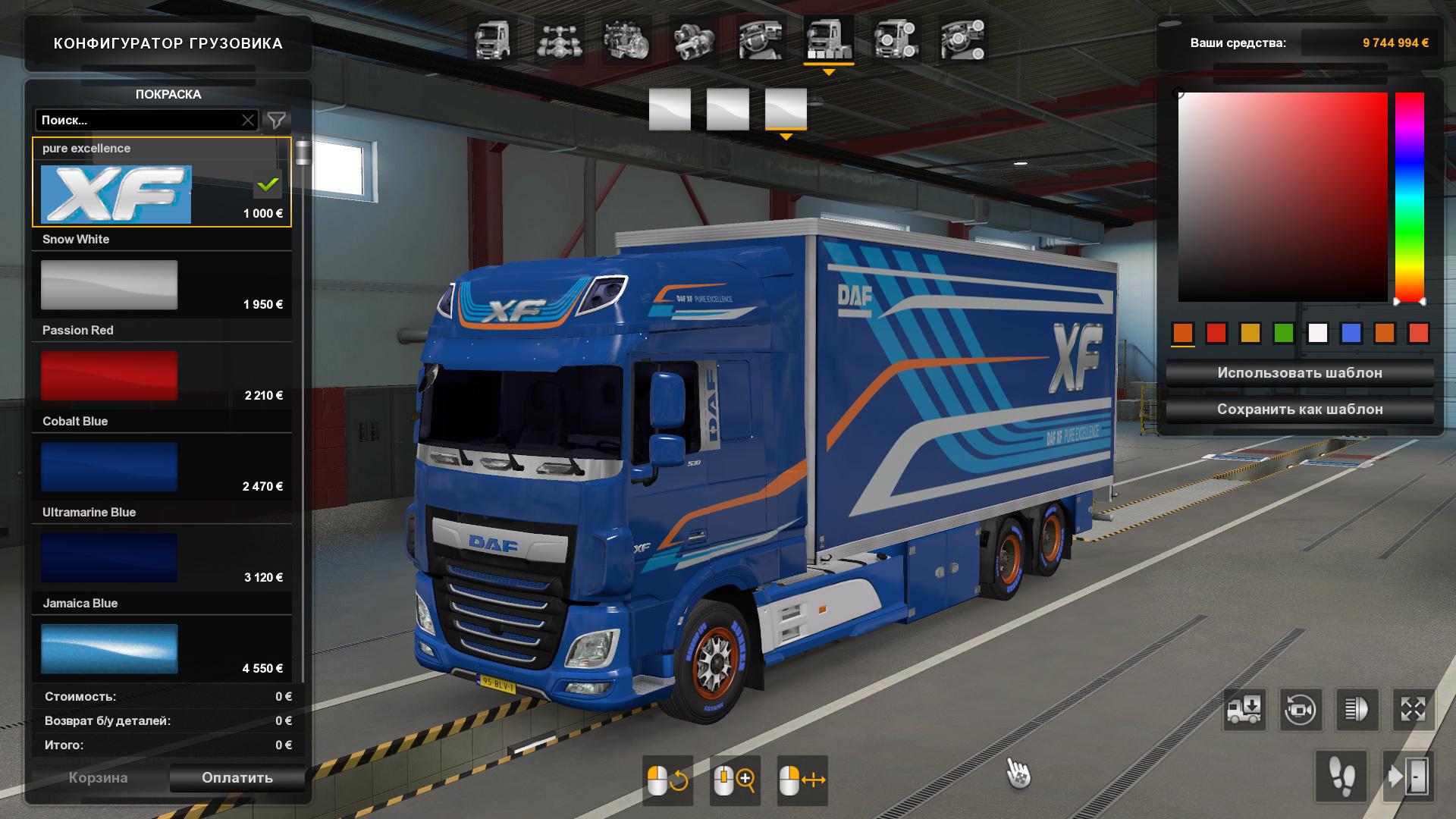The image size is (1456, 819).
Task: Select Ultramarine Blue paint
Action: (109, 557)
